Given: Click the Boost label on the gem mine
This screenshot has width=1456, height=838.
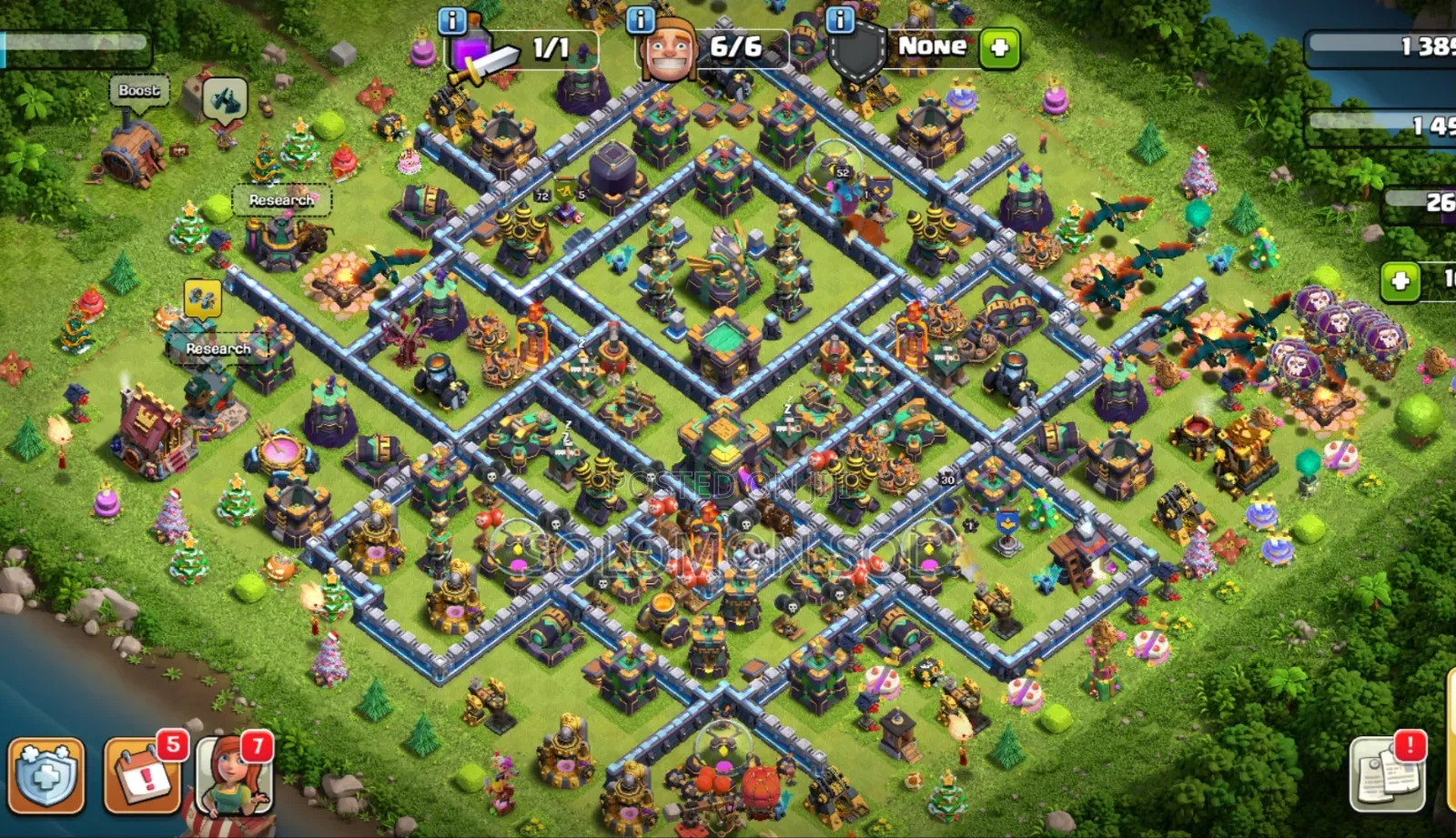Looking at the screenshot, I should click(138, 90).
